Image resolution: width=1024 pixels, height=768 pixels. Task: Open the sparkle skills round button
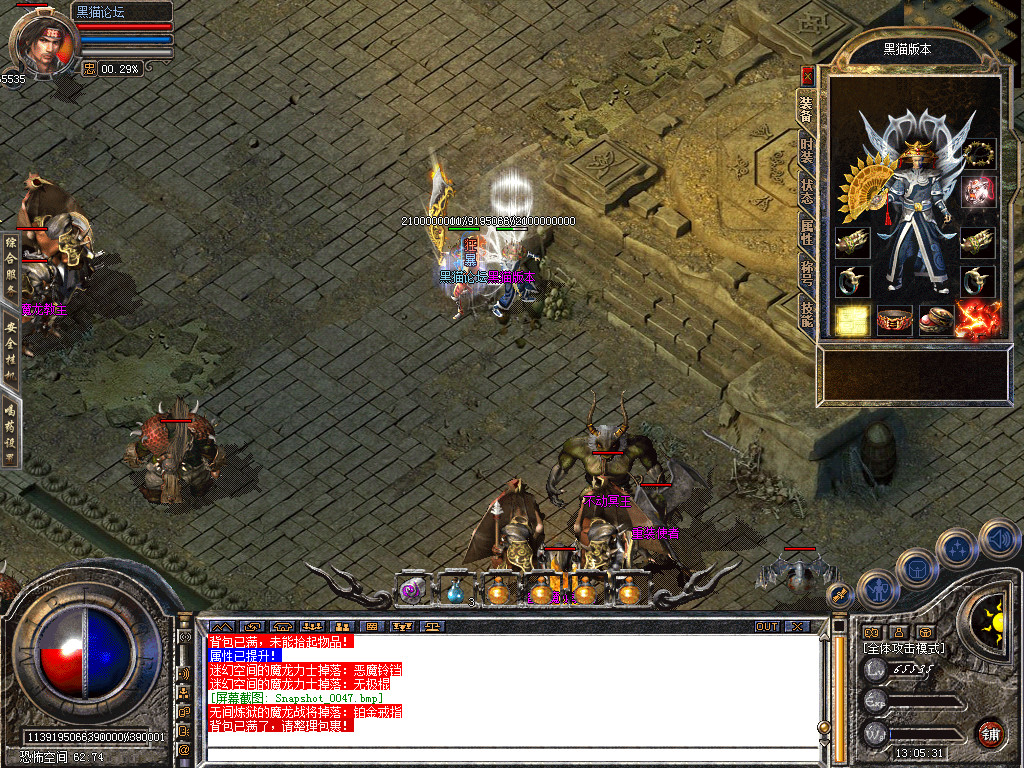coord(956,548)
